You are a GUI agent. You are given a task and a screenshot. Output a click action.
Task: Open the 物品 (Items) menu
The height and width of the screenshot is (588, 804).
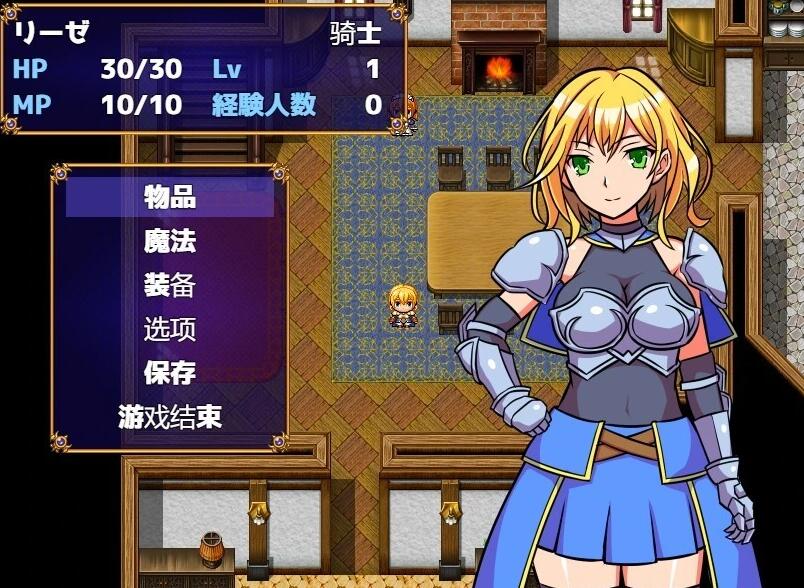(x=169, y=197)
